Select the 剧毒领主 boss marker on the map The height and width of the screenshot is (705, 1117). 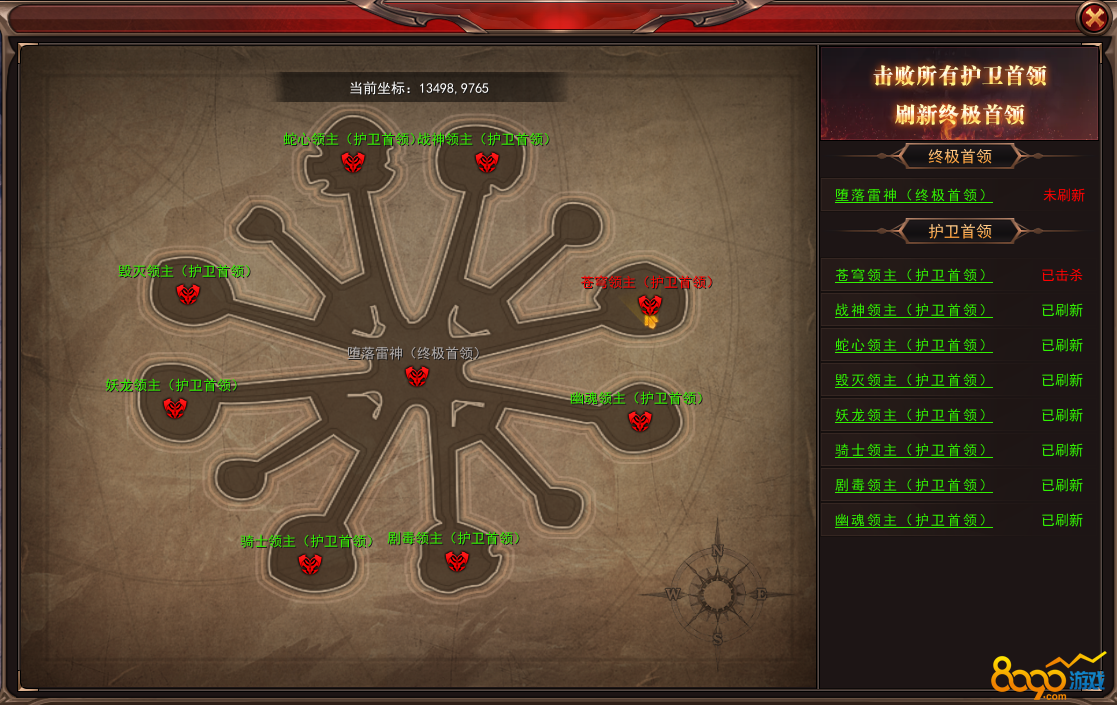coord(457,561)
